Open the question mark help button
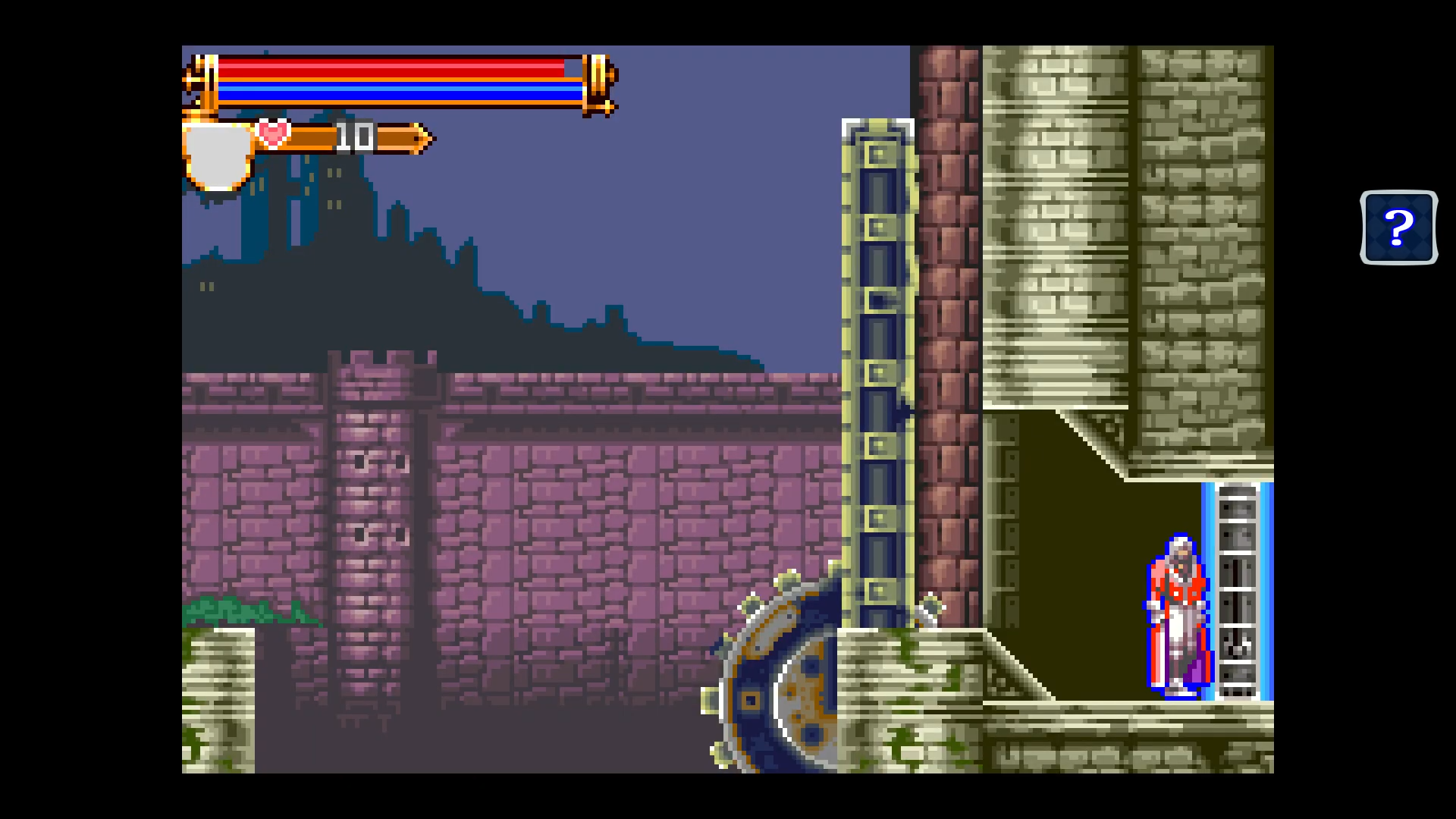 (x=1398, y=227)
